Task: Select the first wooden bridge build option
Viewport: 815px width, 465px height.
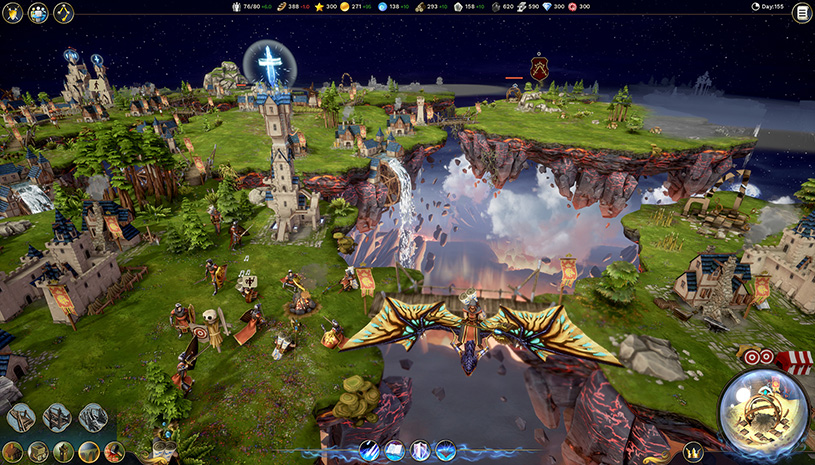Action: tap(21, 417)
